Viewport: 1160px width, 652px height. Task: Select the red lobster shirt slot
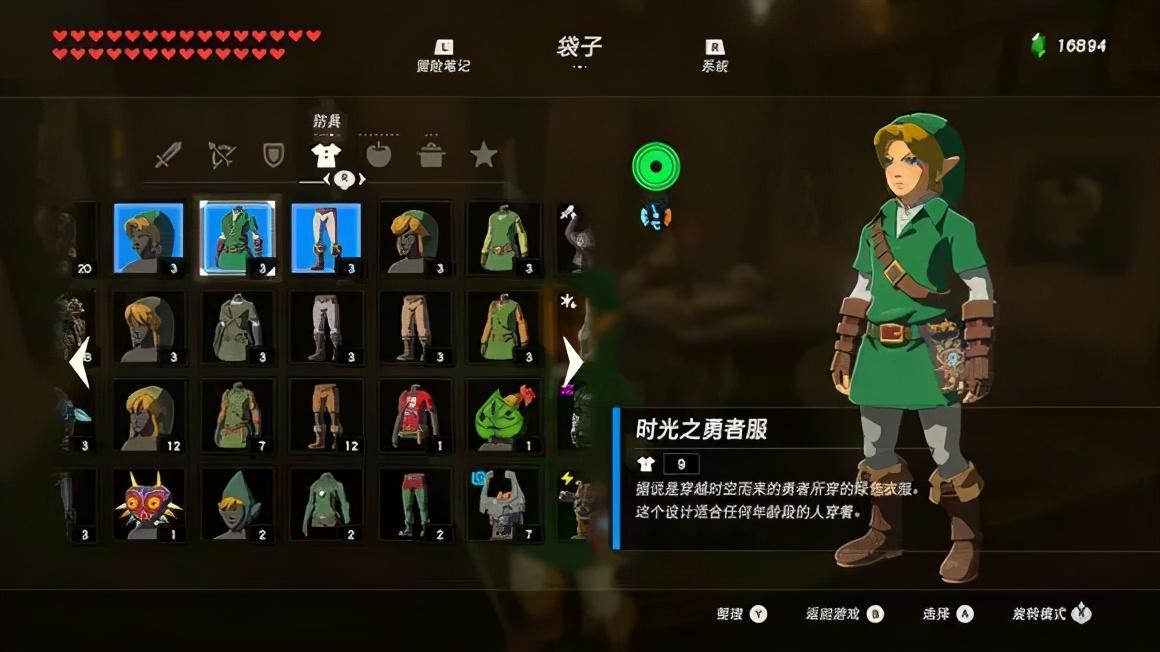pos(415,415)
